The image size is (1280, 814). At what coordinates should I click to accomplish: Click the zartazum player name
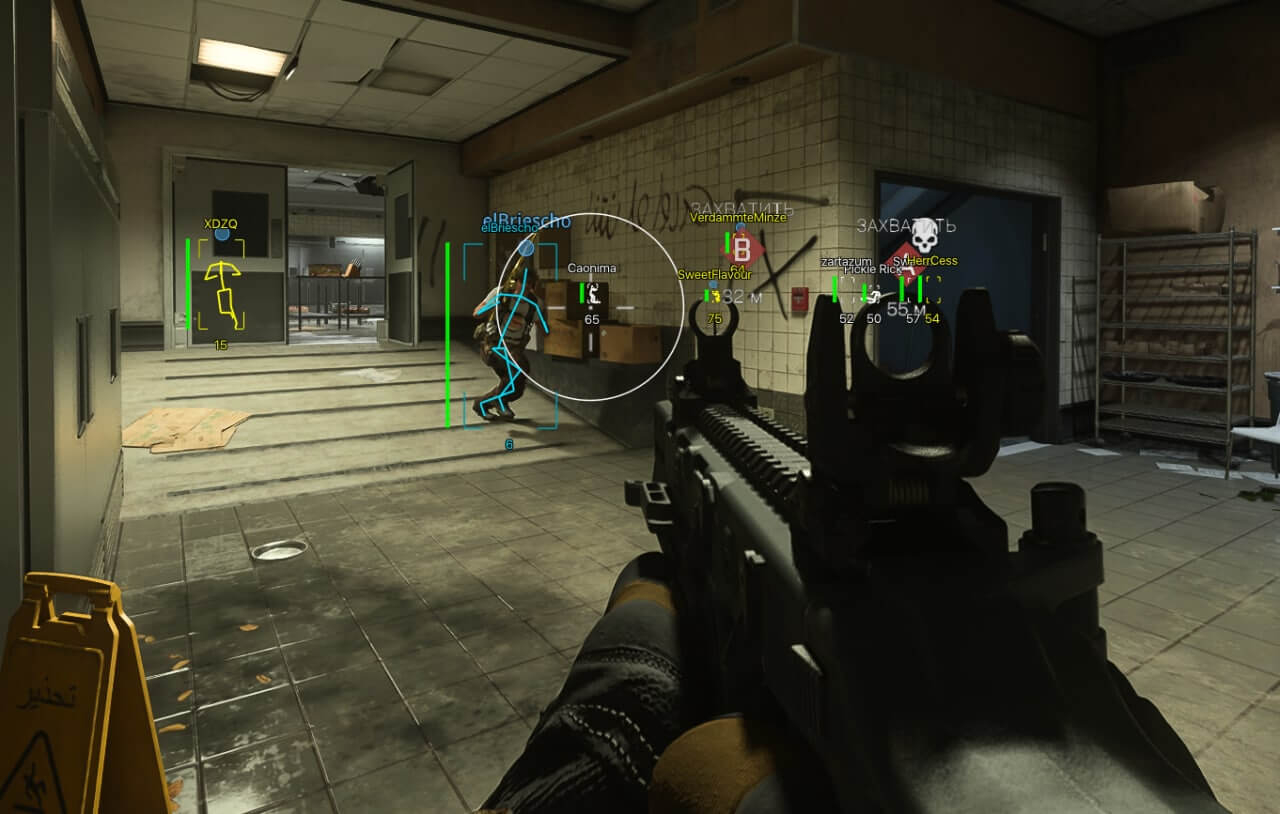tap(846, 262)
